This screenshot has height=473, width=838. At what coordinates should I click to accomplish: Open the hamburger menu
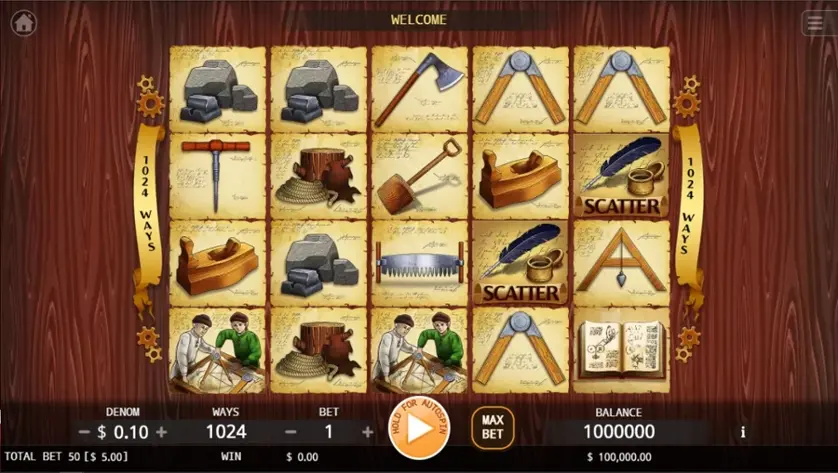pyautogui.click(x=814, y=23)
